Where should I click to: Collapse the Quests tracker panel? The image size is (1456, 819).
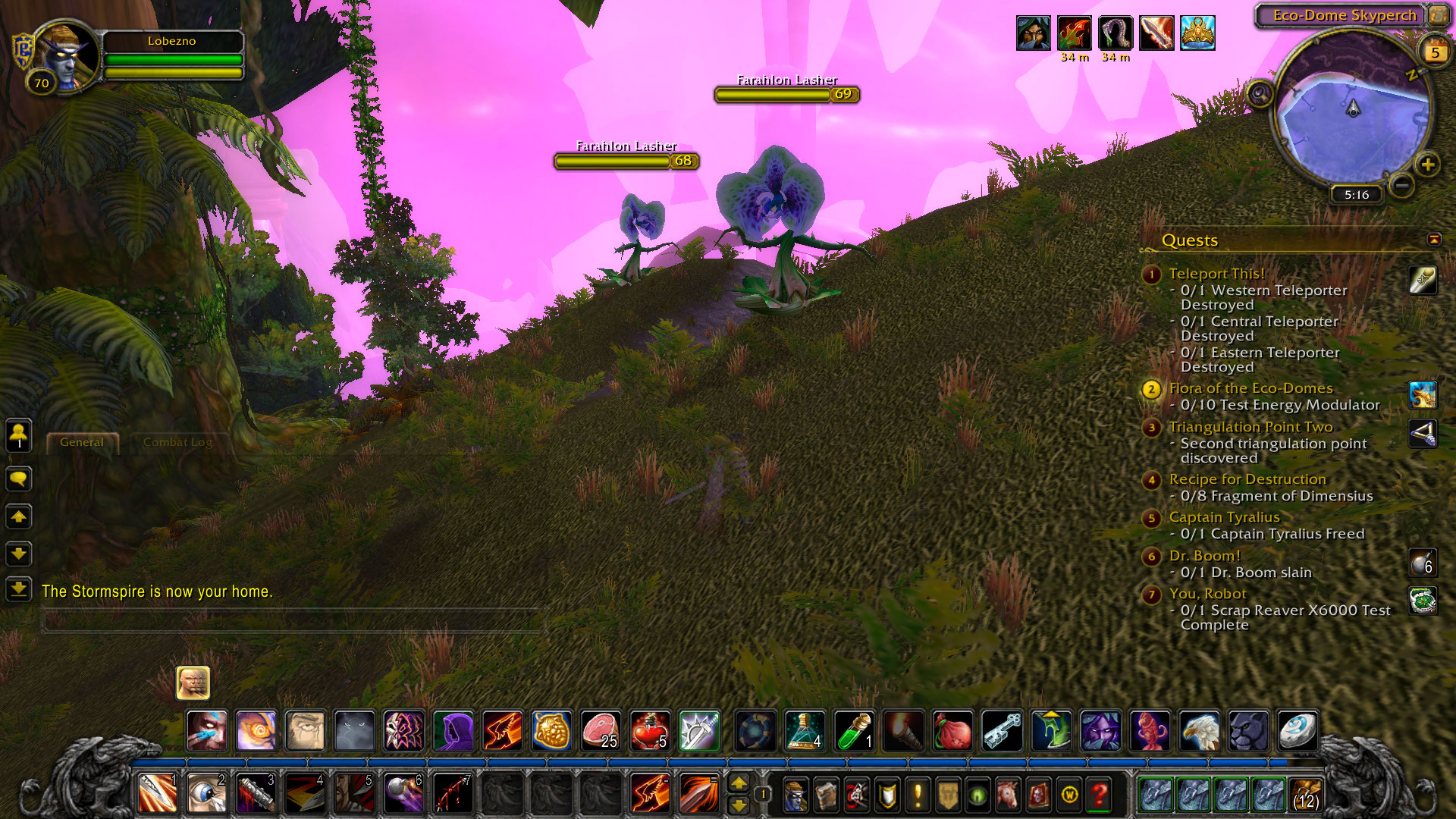[x=1433, y=240]
